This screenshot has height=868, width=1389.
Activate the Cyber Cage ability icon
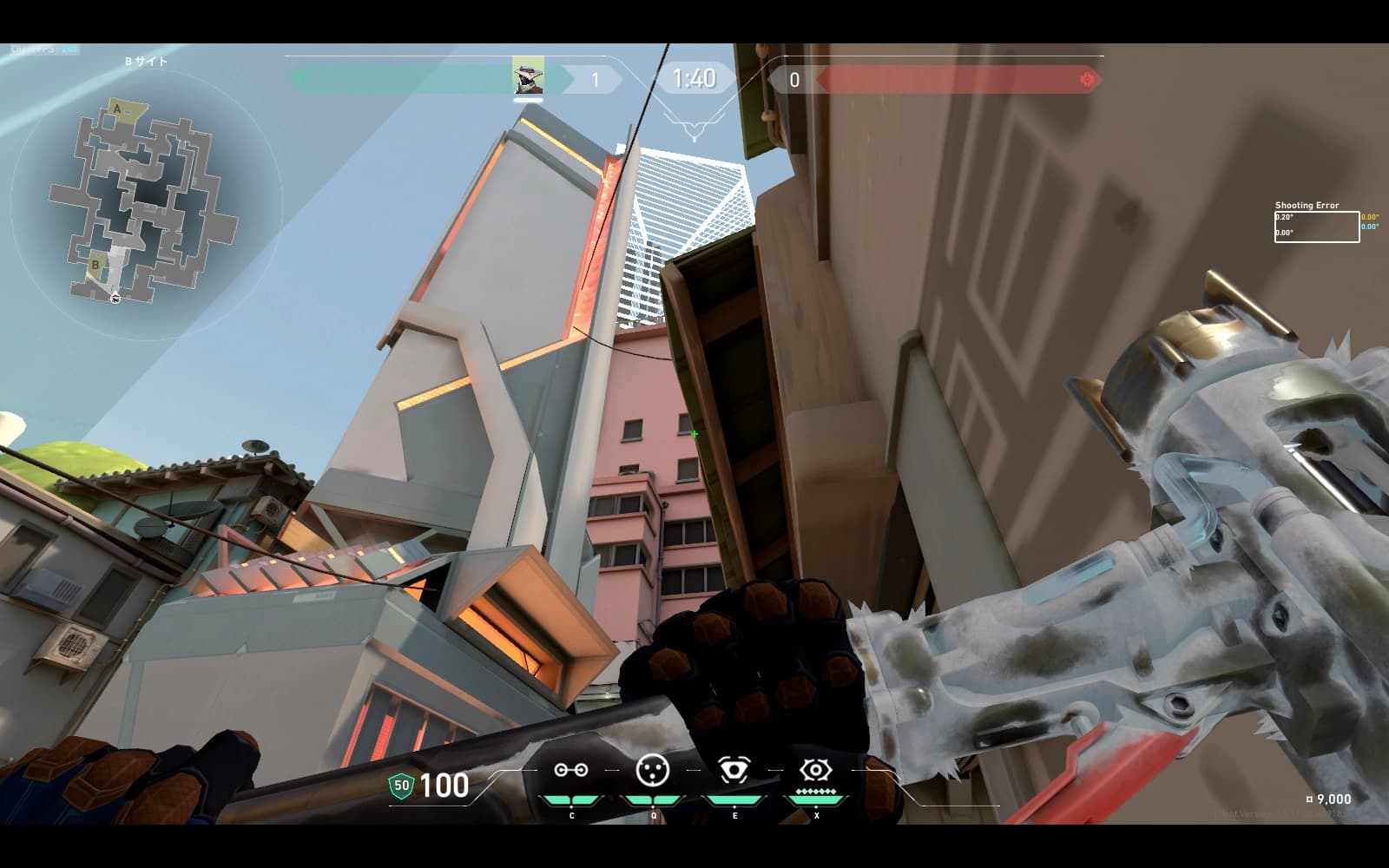[x=653, y=770]
